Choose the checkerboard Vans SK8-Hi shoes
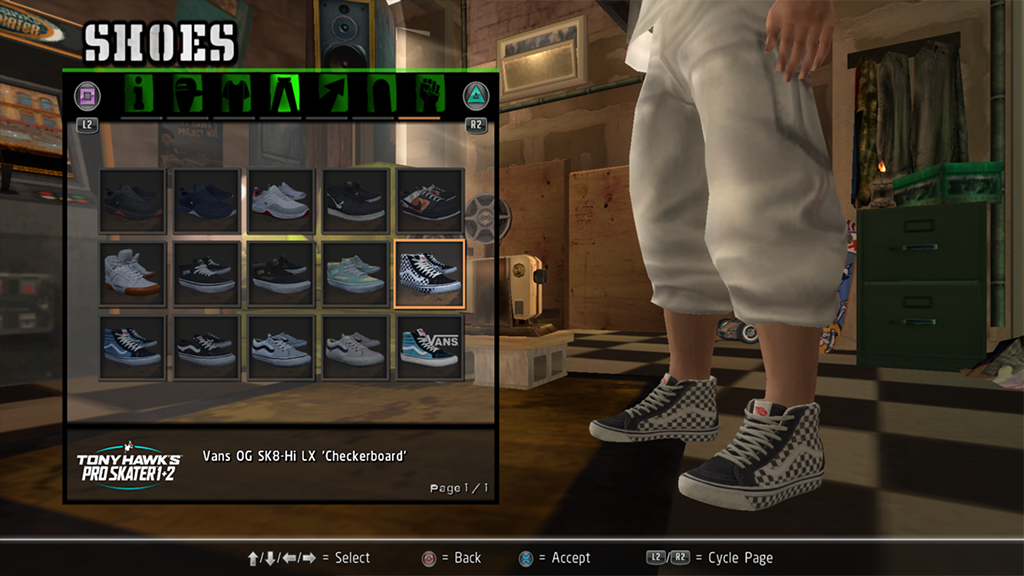 click(429, 273)
